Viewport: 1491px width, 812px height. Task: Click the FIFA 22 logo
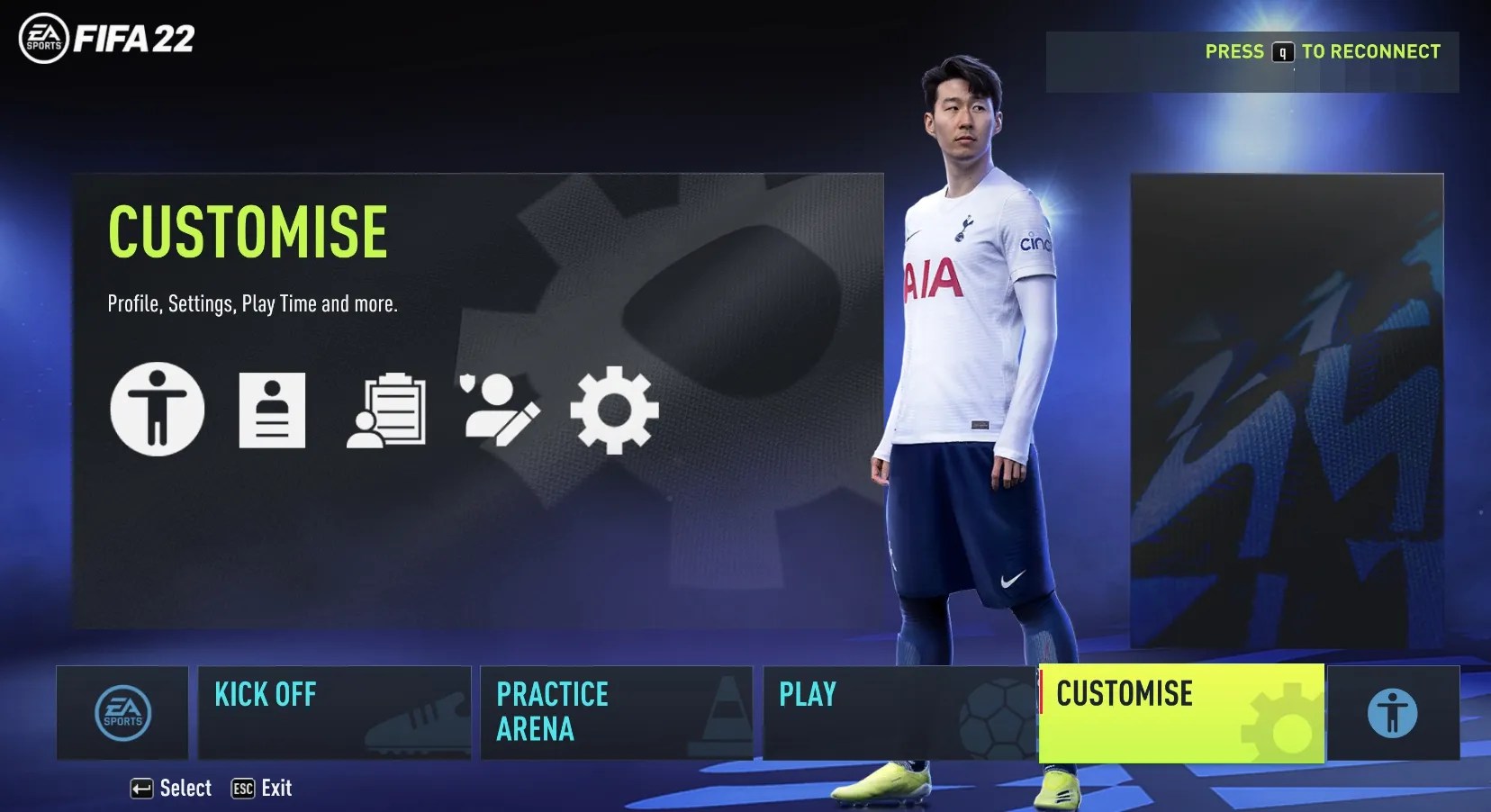click(105, 39)
